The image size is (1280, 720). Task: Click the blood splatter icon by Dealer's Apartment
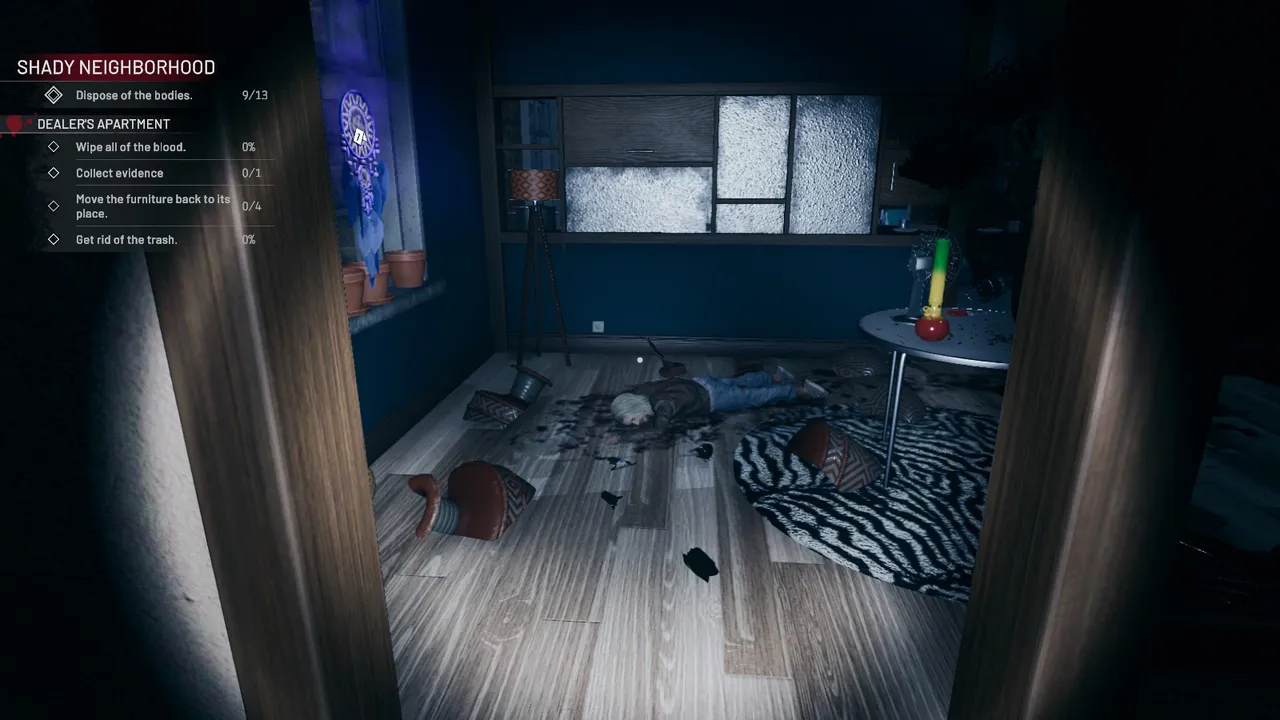(x=14, y=123)
